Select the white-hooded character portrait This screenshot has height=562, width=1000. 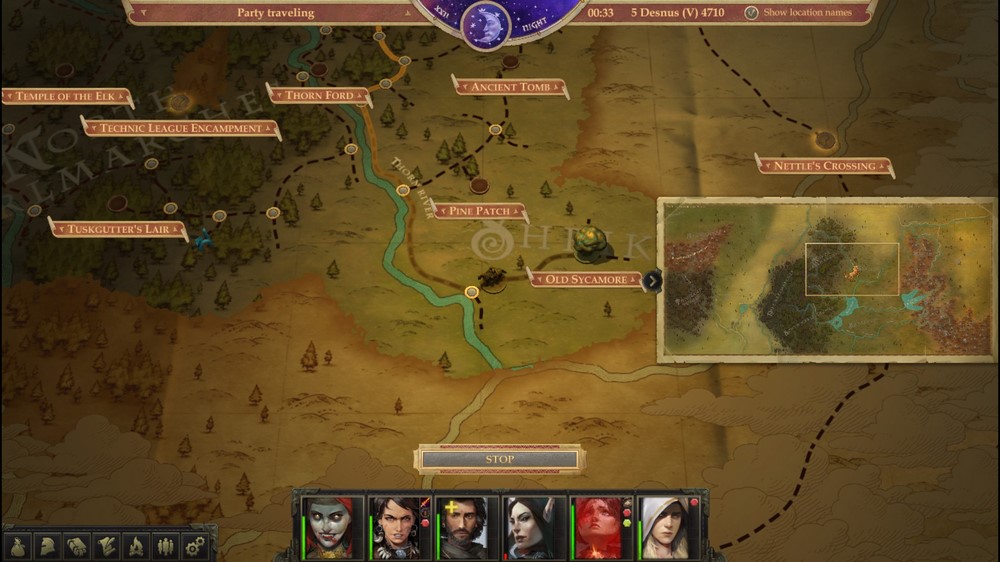664,527
